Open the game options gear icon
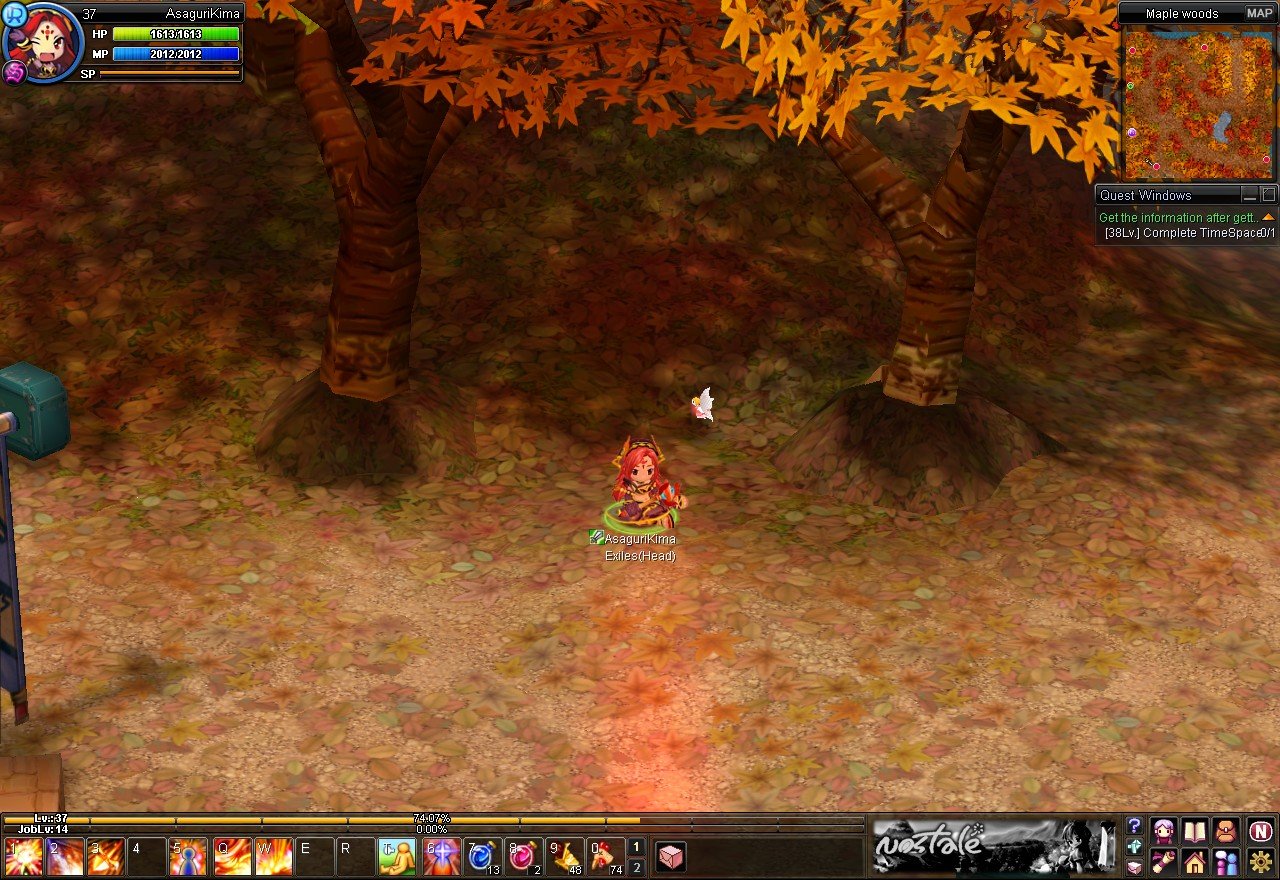The width and height of the screenshot is (1280, 880). [1259, 861]
